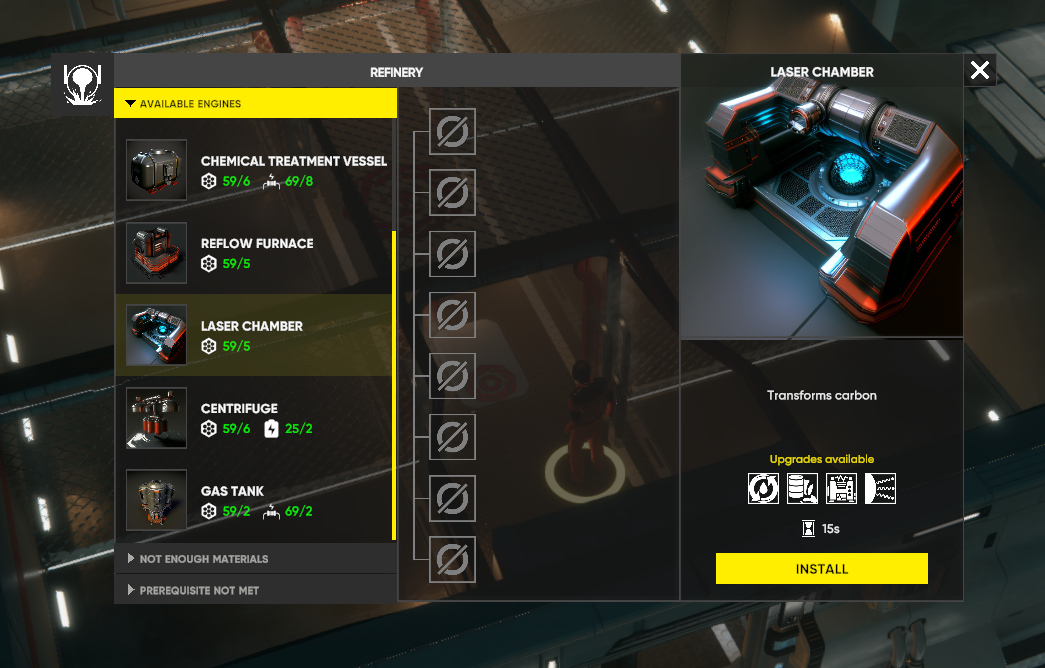Click the wave emitter upgrade icon
The height and width of the screenshot is (668, 1045).
[x=880, y=488]
